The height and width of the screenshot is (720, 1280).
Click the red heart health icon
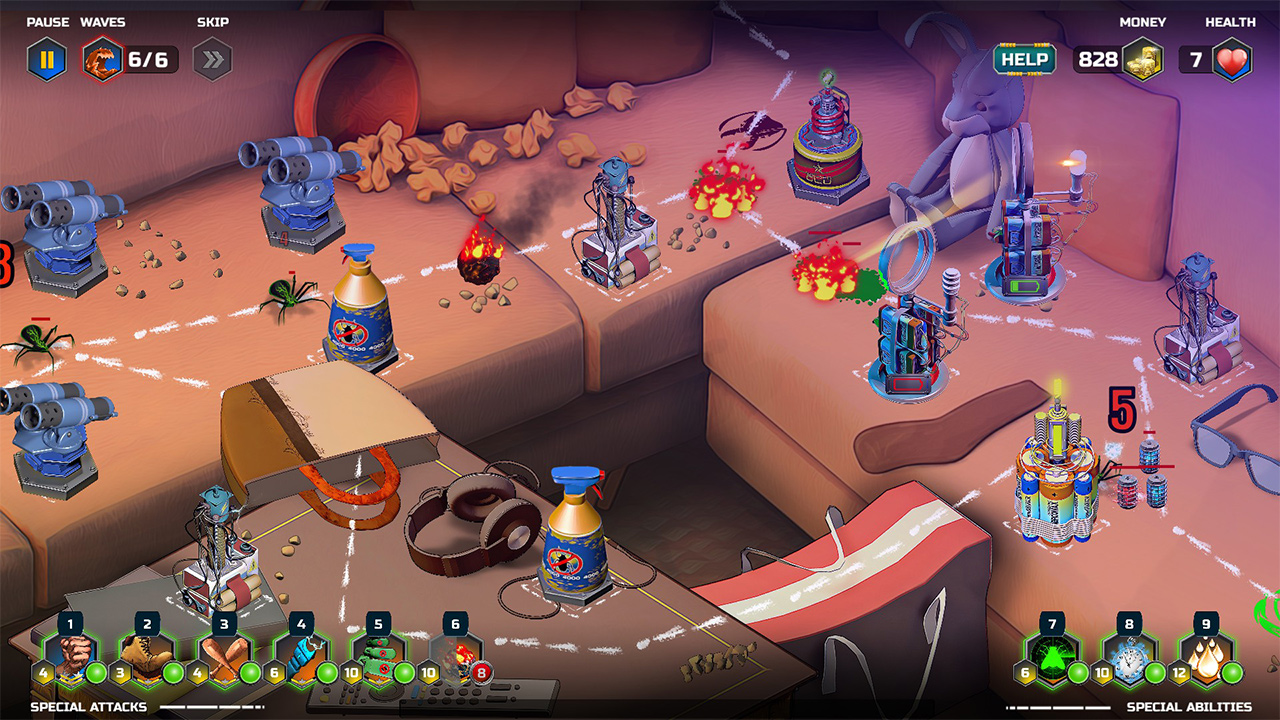coord(1233,58)
